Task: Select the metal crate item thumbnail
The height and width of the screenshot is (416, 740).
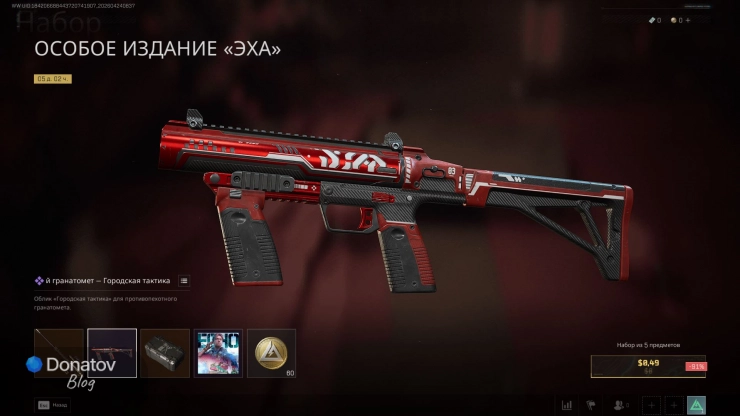Action: tap(165, 353)
